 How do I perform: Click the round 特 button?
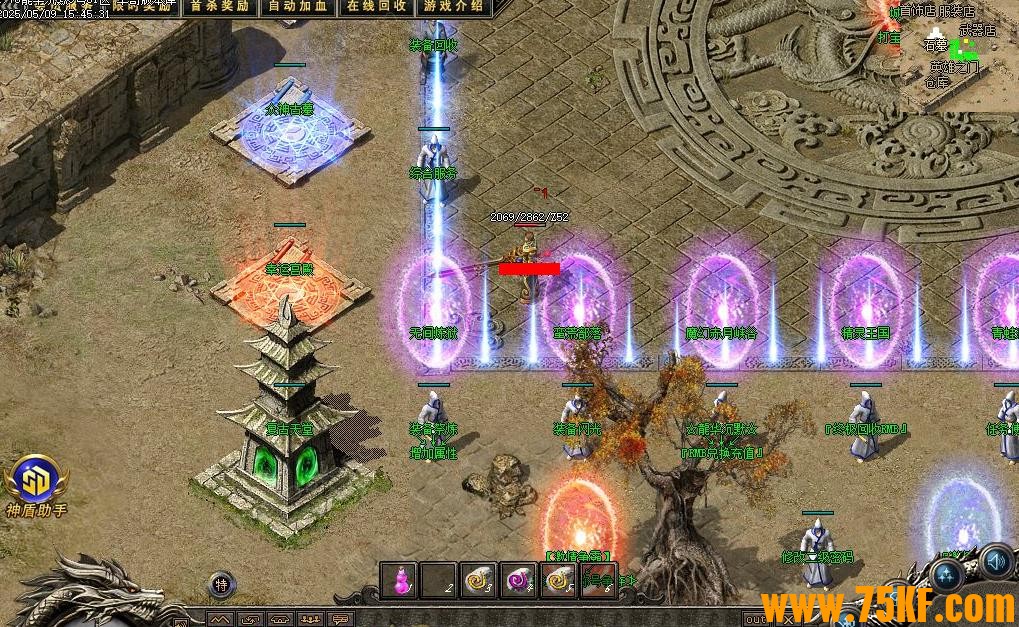point(222,585)
